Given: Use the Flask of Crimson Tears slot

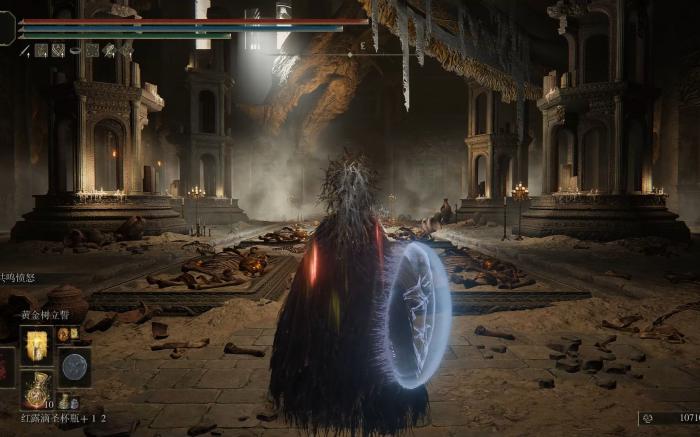Looking at the screenshot, I should (x=37, y=390).
